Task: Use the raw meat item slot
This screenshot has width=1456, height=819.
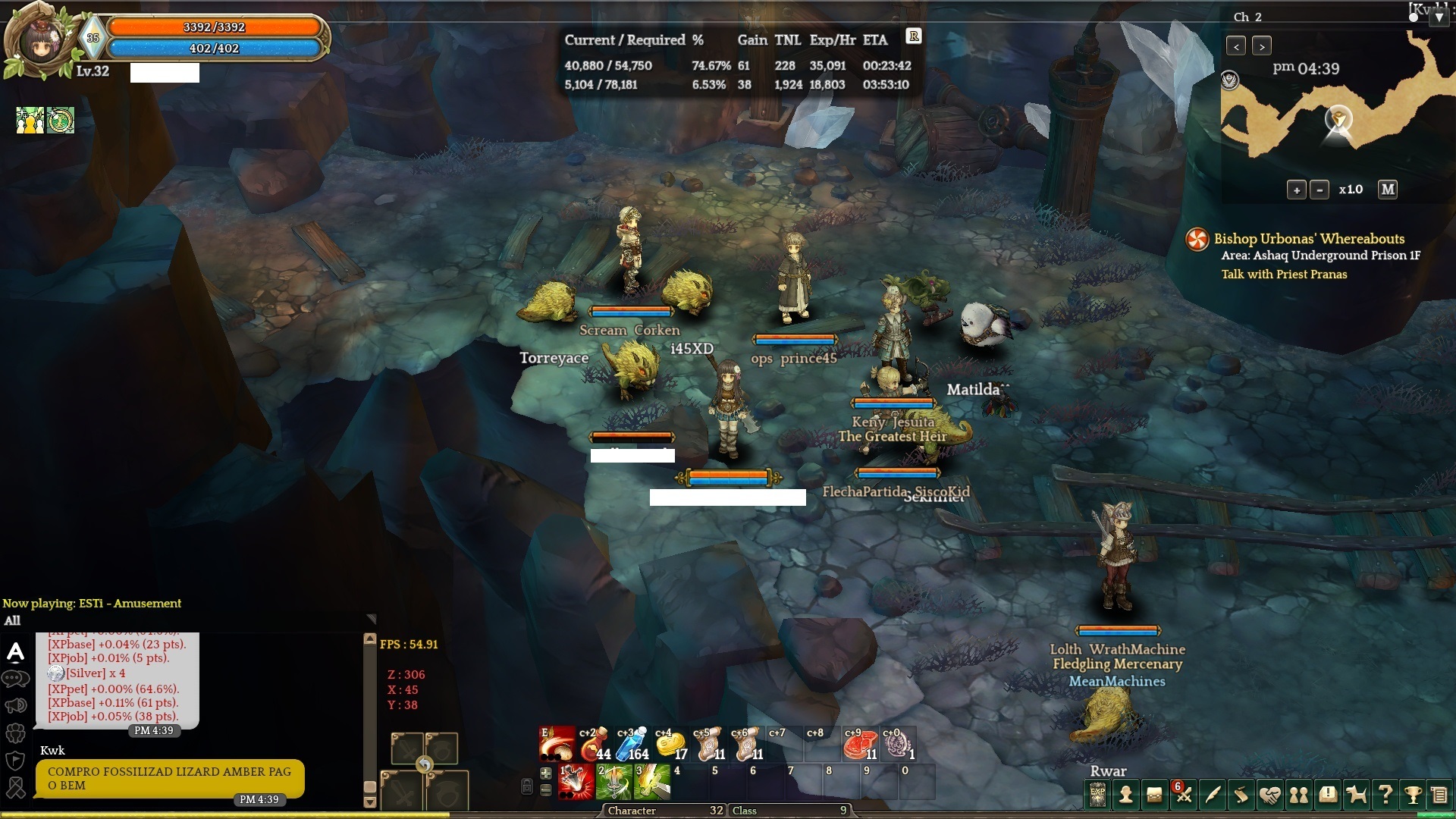Action: click(x=859, y=745)
